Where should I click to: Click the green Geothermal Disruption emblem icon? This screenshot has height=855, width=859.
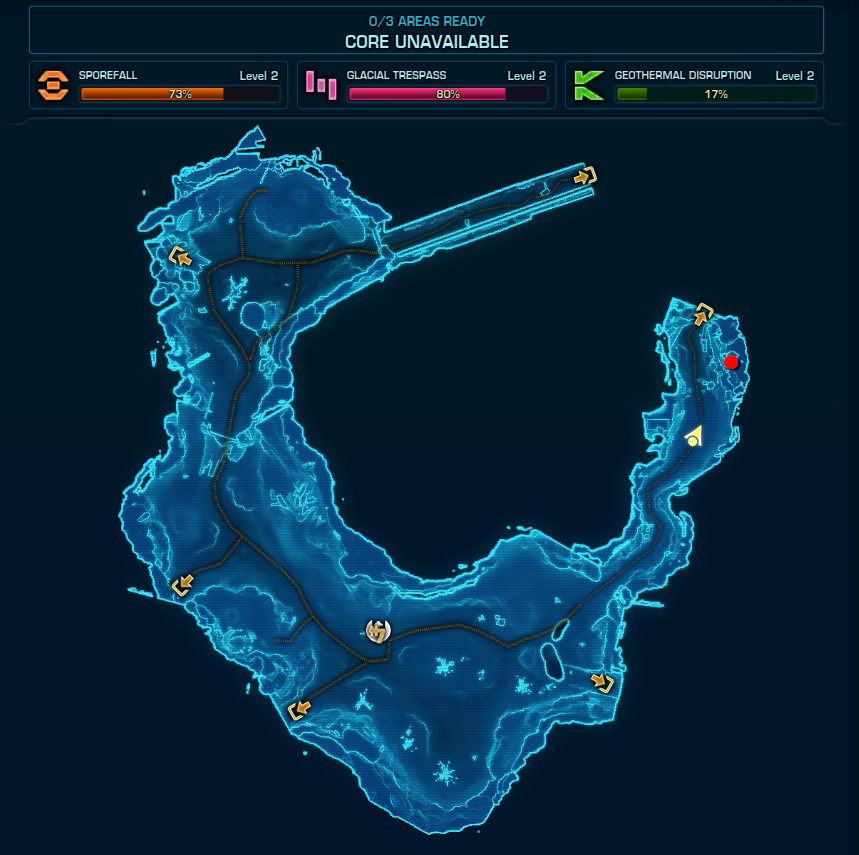pos(588,85)
